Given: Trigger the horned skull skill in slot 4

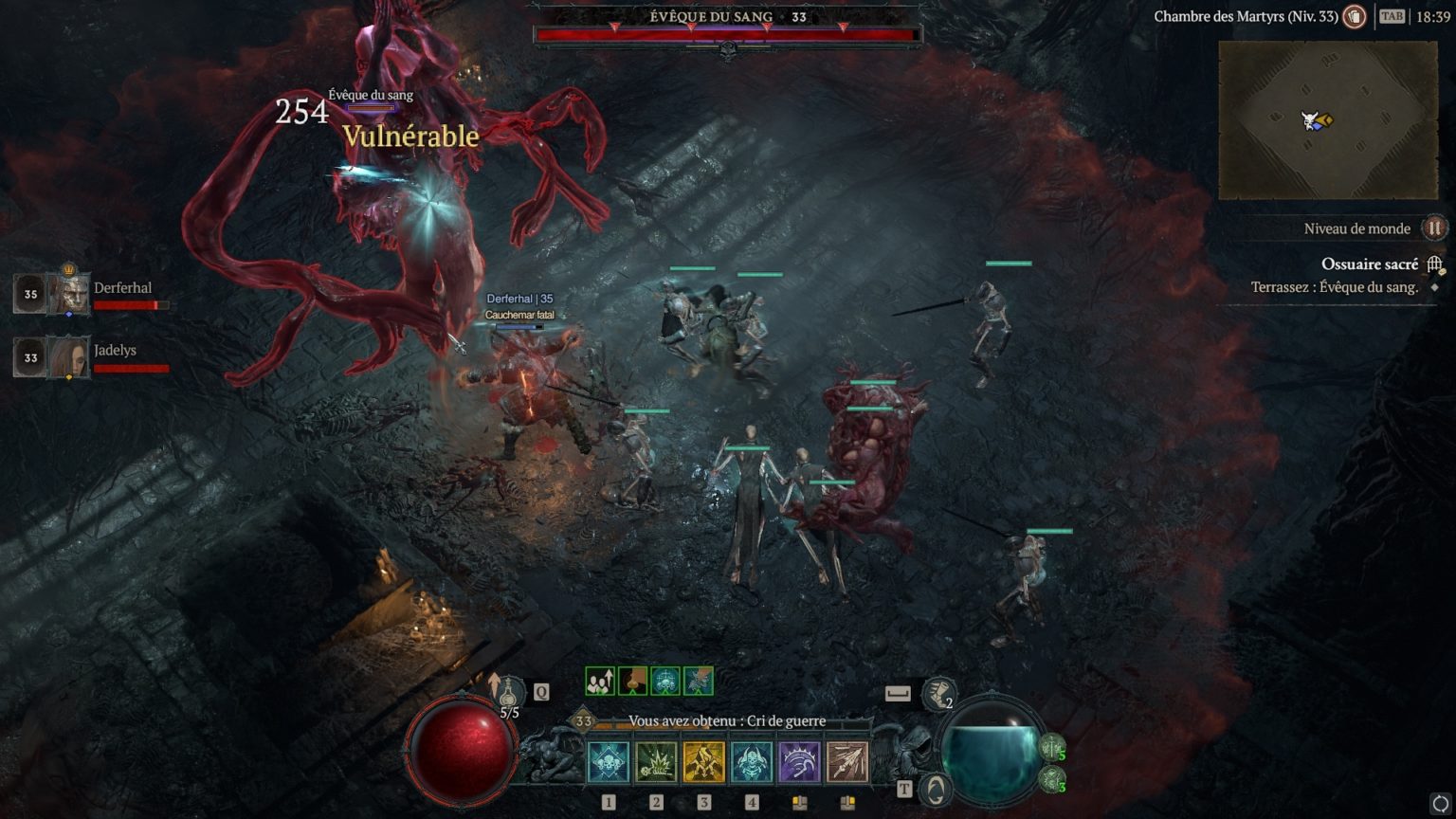Looking at the screenshot, I should [x=752, y=763].
